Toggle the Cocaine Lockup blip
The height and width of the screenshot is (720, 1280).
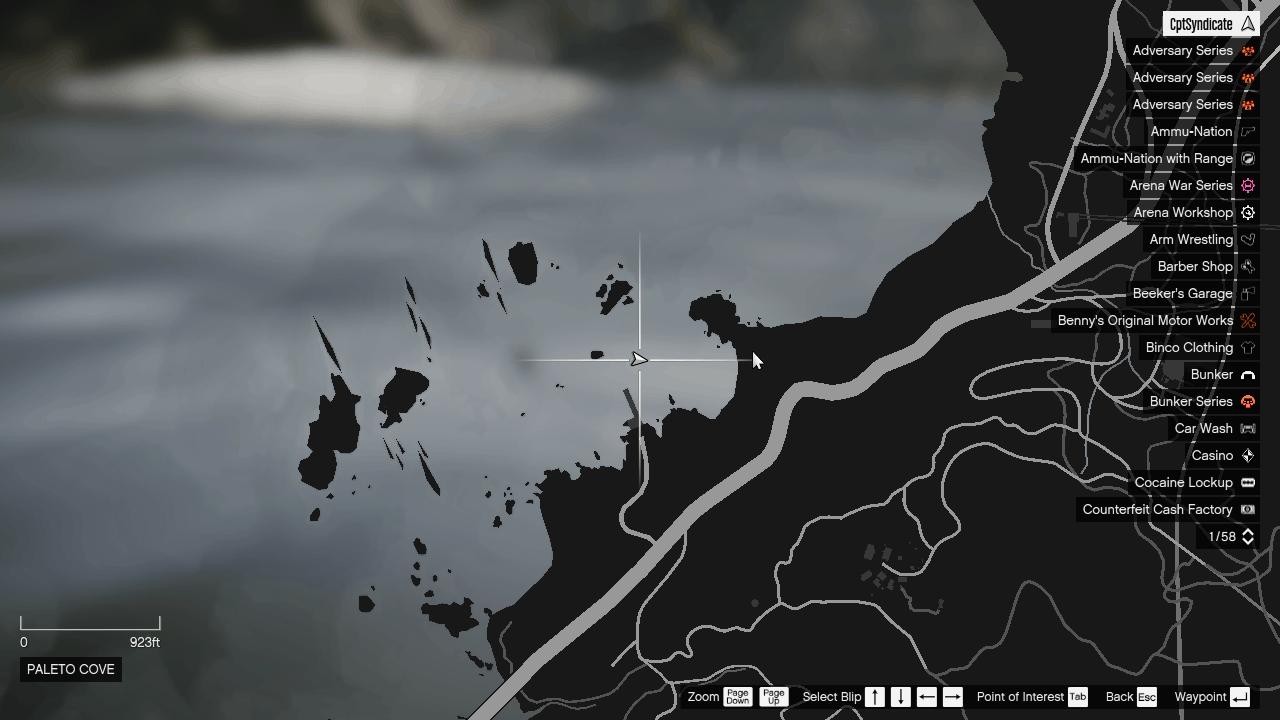point(1247,482)
